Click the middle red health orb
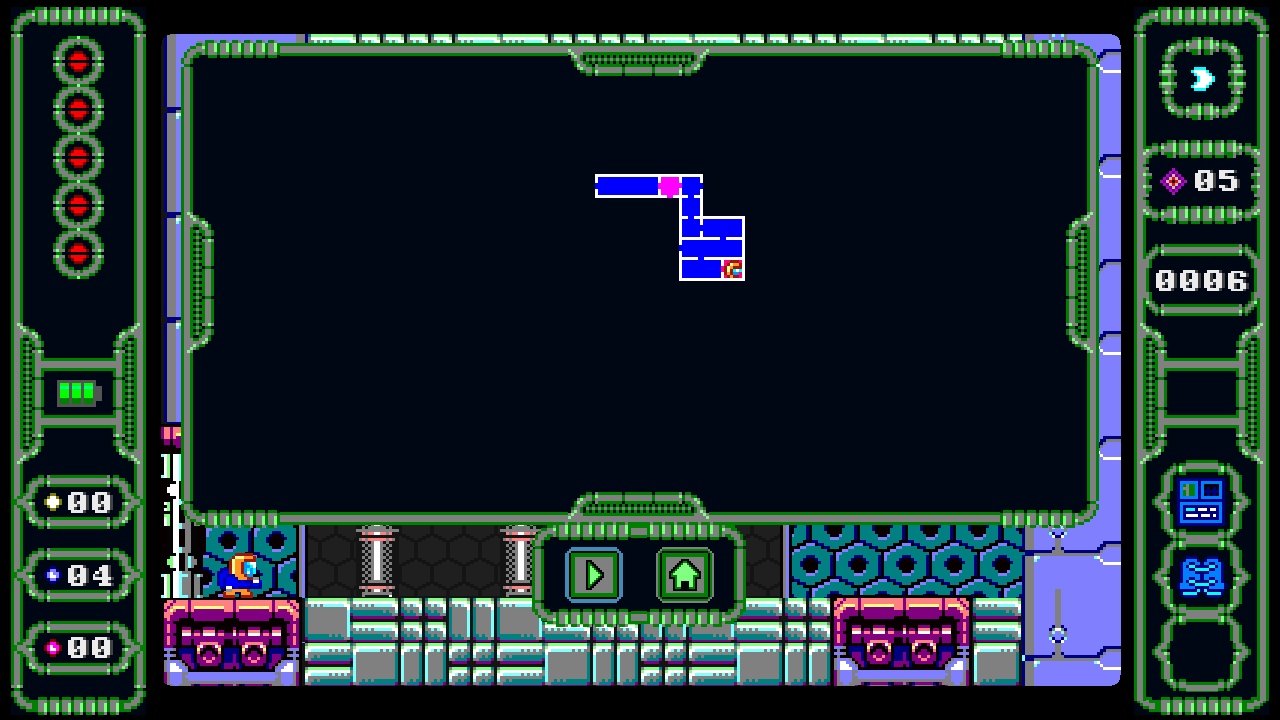Viewport: 1280px width, 720px height. pyautogui.click(x=78, y=154)
